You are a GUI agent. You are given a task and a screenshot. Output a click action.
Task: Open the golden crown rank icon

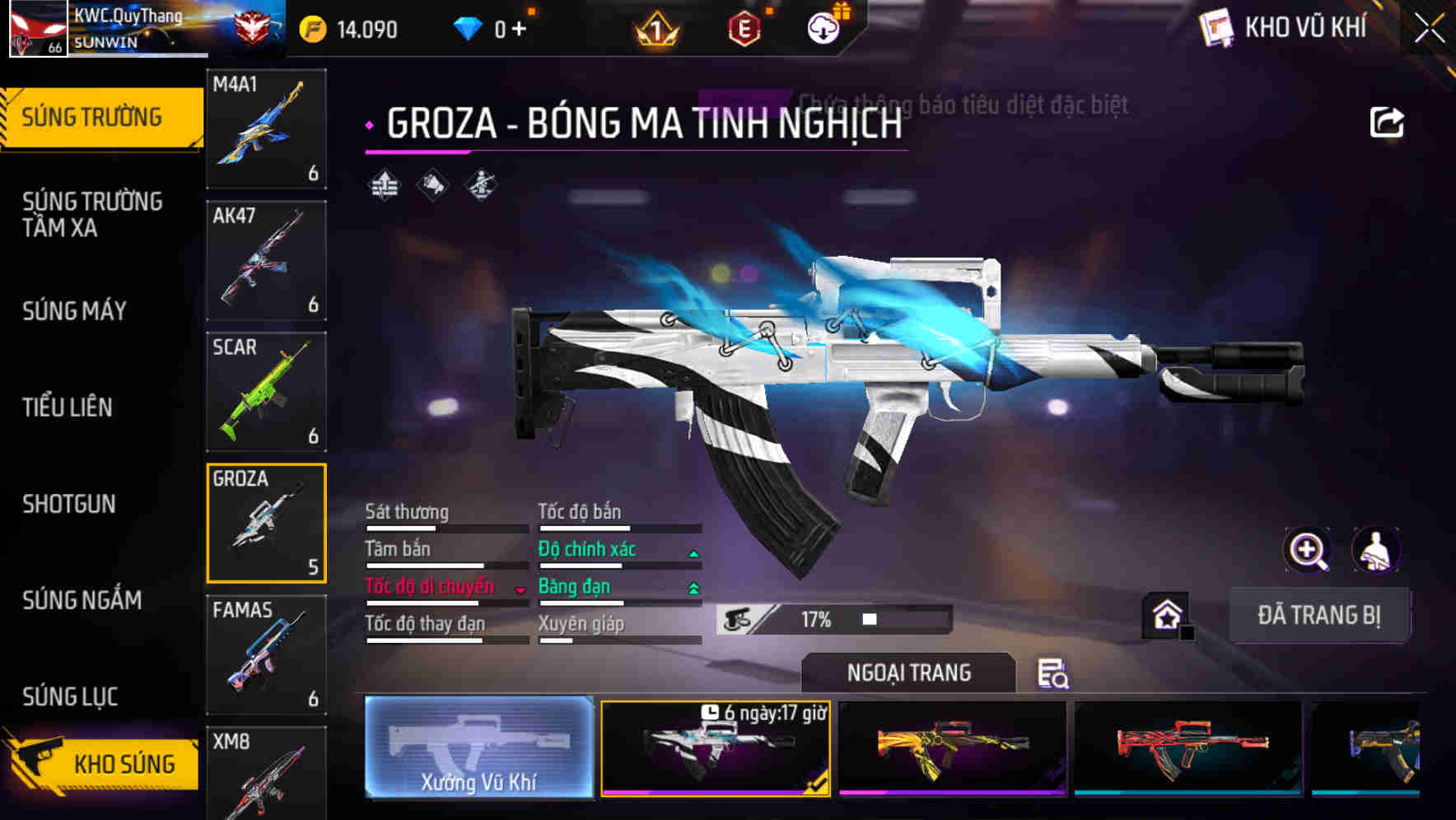pyautogui.click(x=656, y=27)
